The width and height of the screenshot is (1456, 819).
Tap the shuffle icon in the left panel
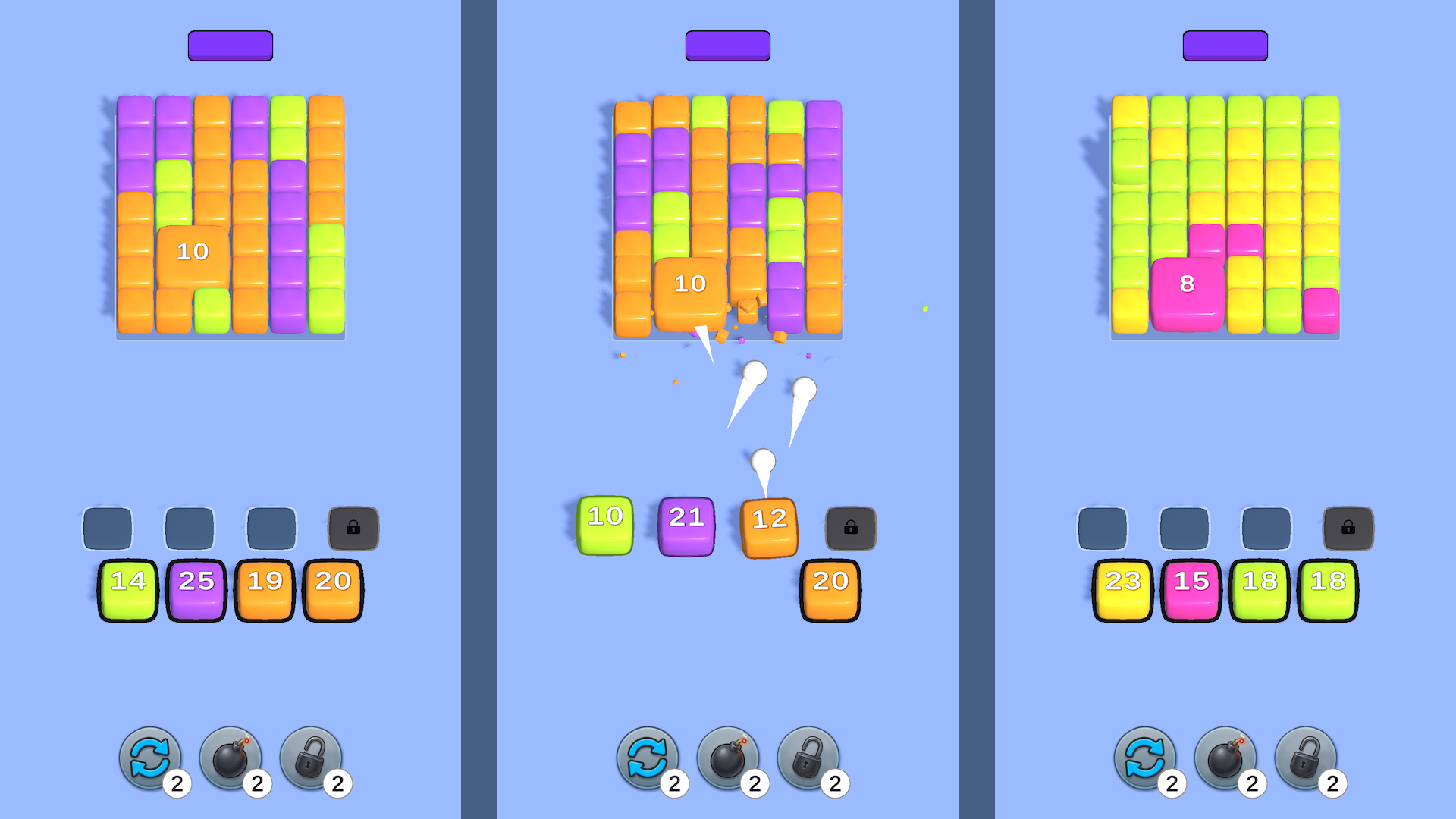click(149, 758)
